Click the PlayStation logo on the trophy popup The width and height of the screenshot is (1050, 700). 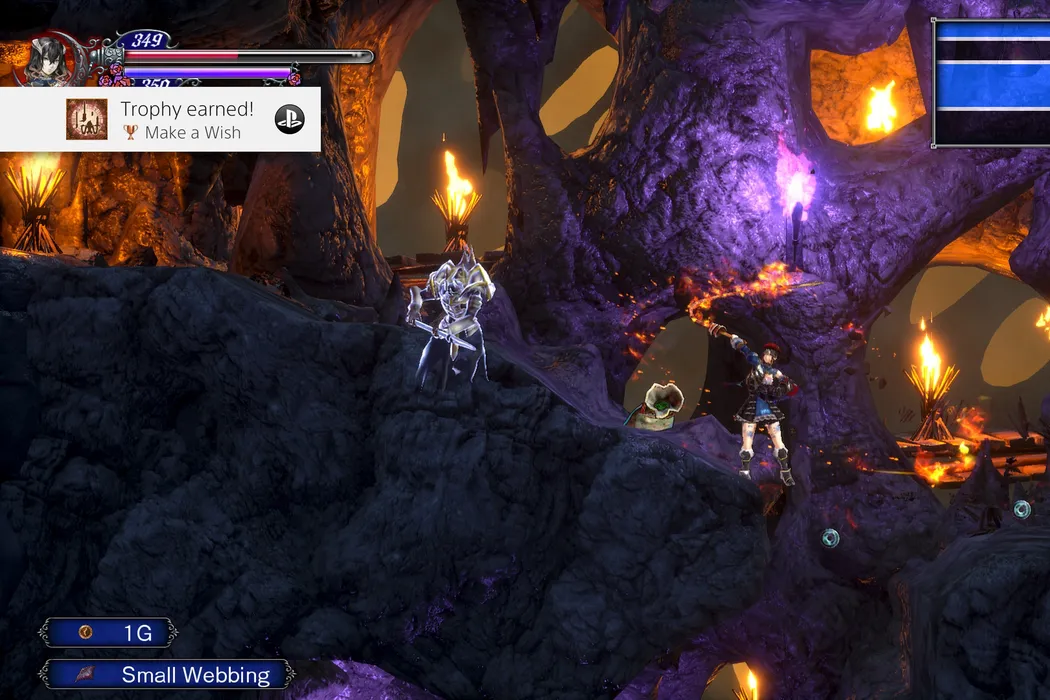tap(290, 119)
